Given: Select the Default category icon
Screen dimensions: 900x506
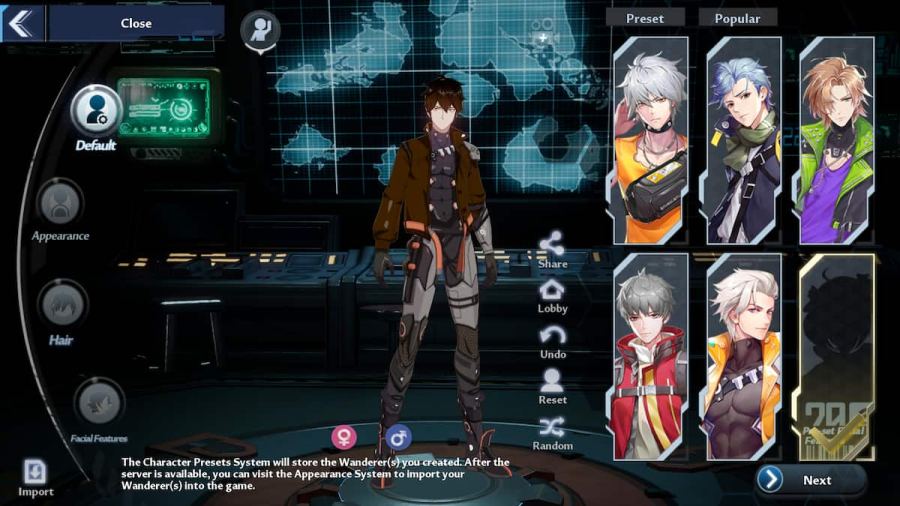Looking at the screenshot, I should [x=96, y=111].
